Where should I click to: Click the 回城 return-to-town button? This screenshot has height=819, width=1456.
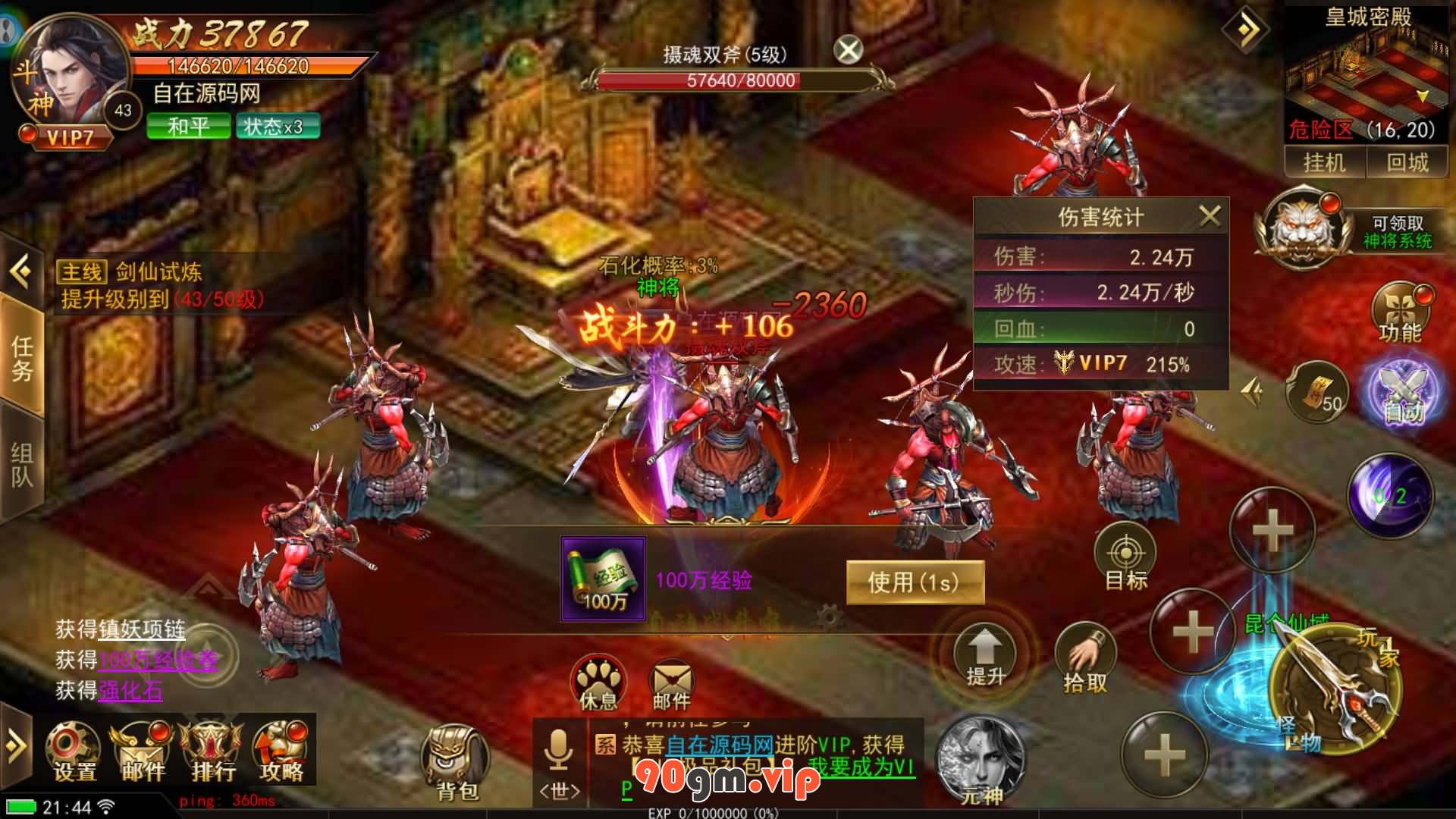coord(1407,162)
